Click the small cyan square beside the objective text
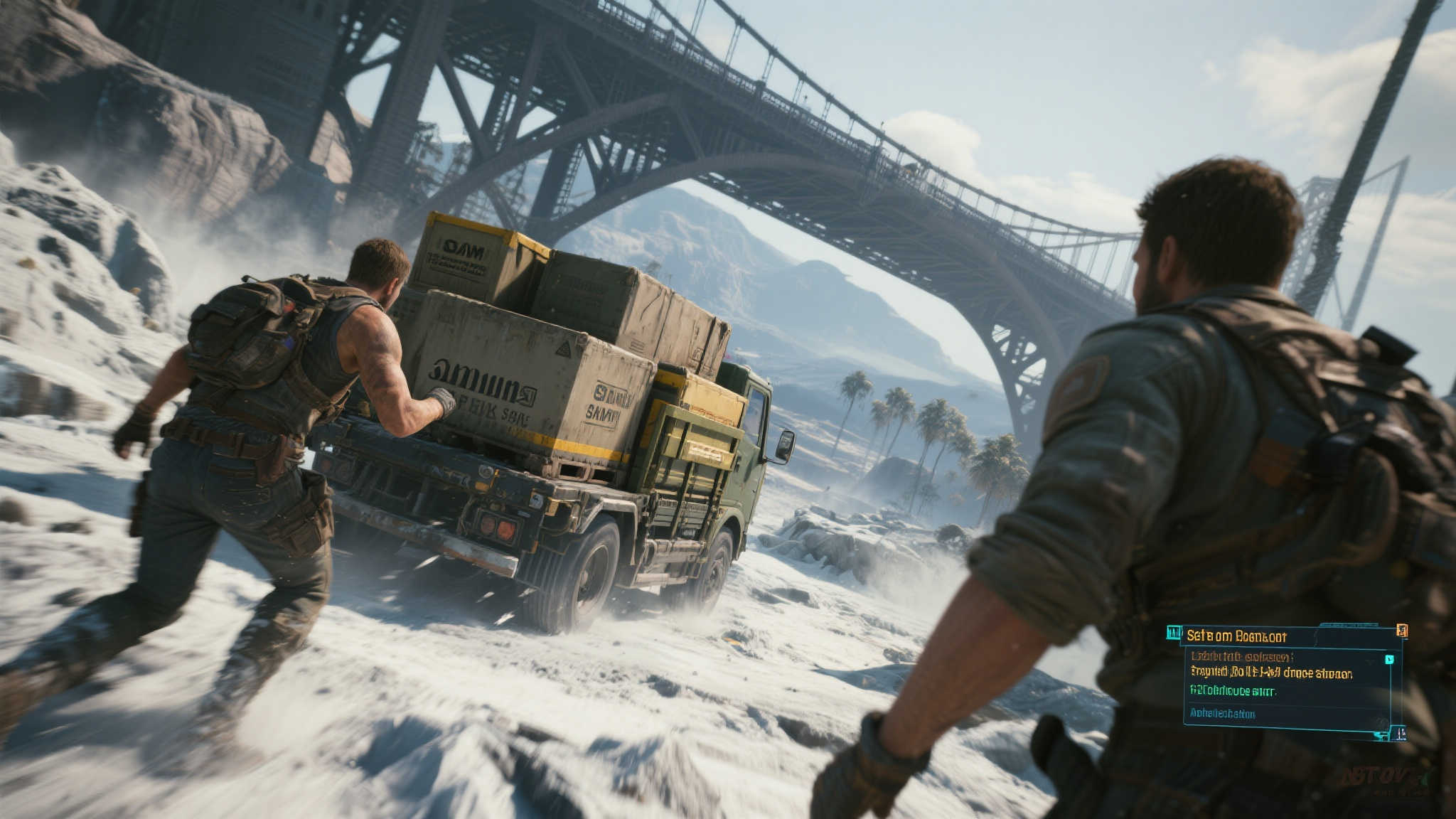The image size is (1456, 819). pos(1389,659)
